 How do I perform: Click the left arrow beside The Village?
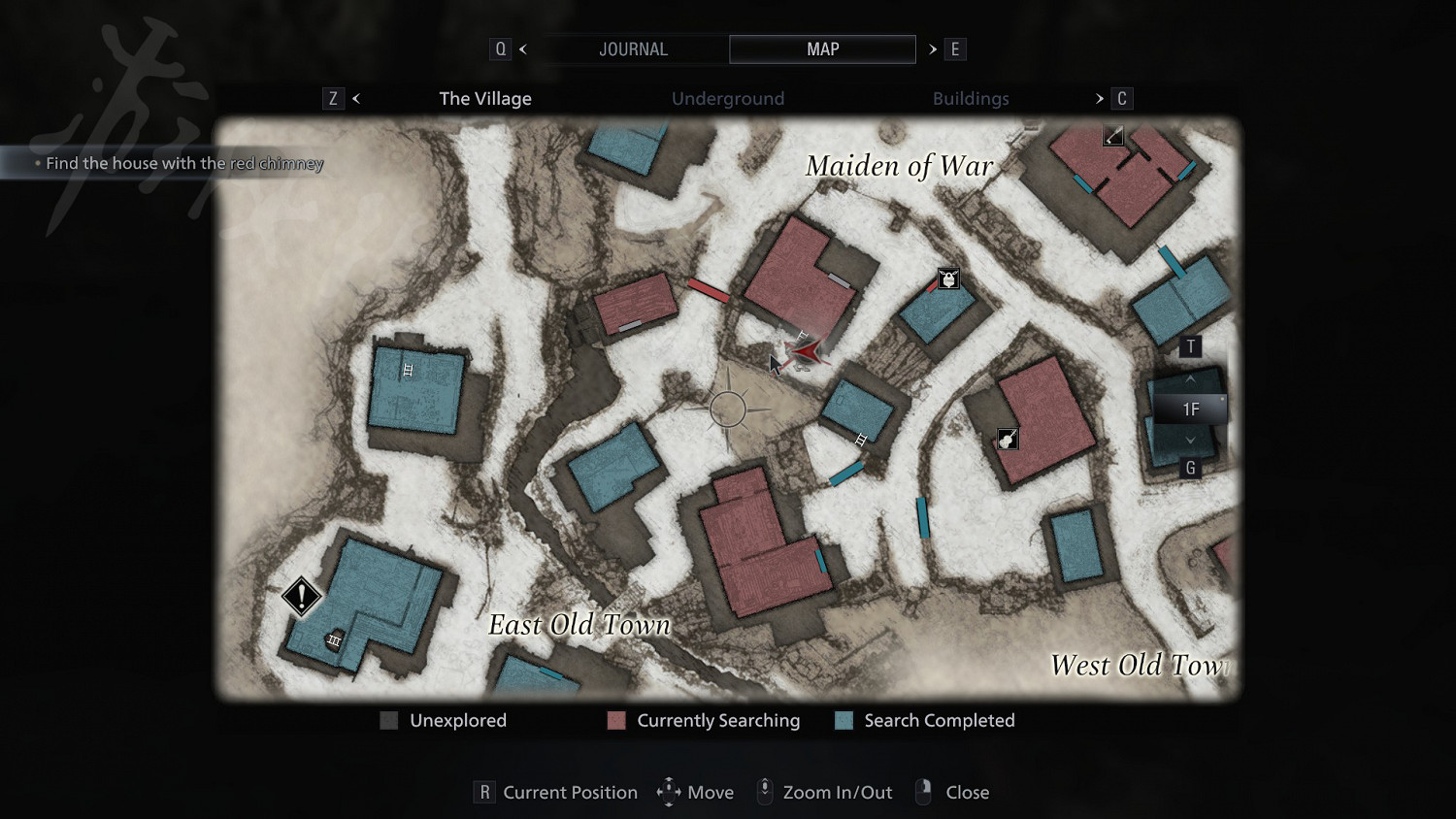pyautogui.click(x=356, y=98)
